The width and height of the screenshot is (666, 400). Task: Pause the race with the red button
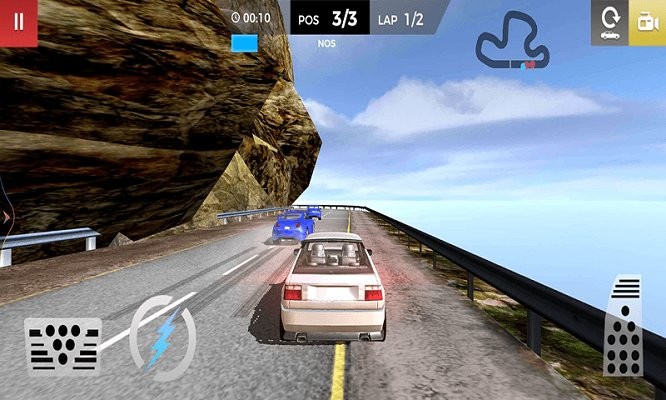[18, 22]
